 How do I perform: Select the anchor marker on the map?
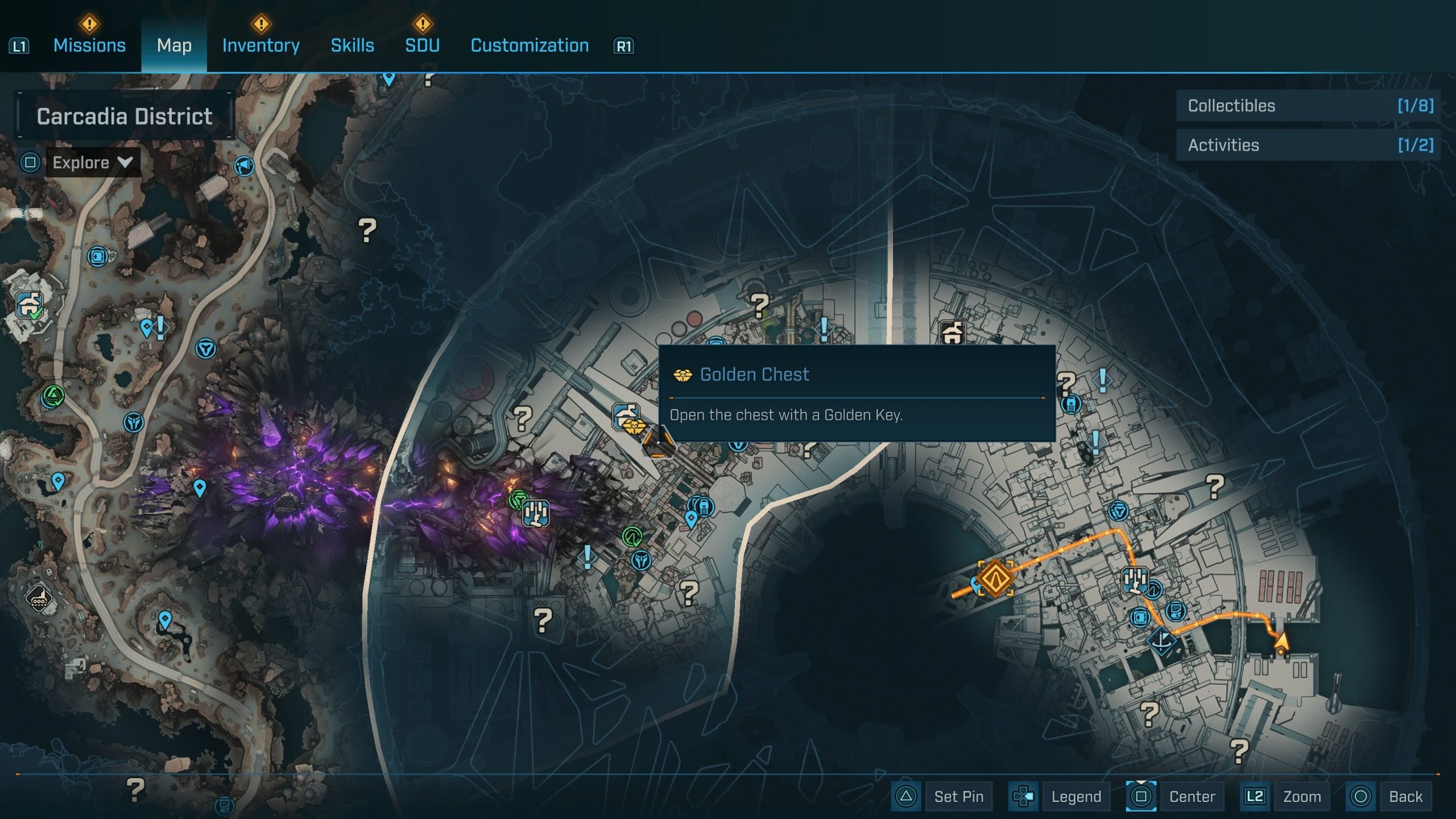[x=1163, y=641]
